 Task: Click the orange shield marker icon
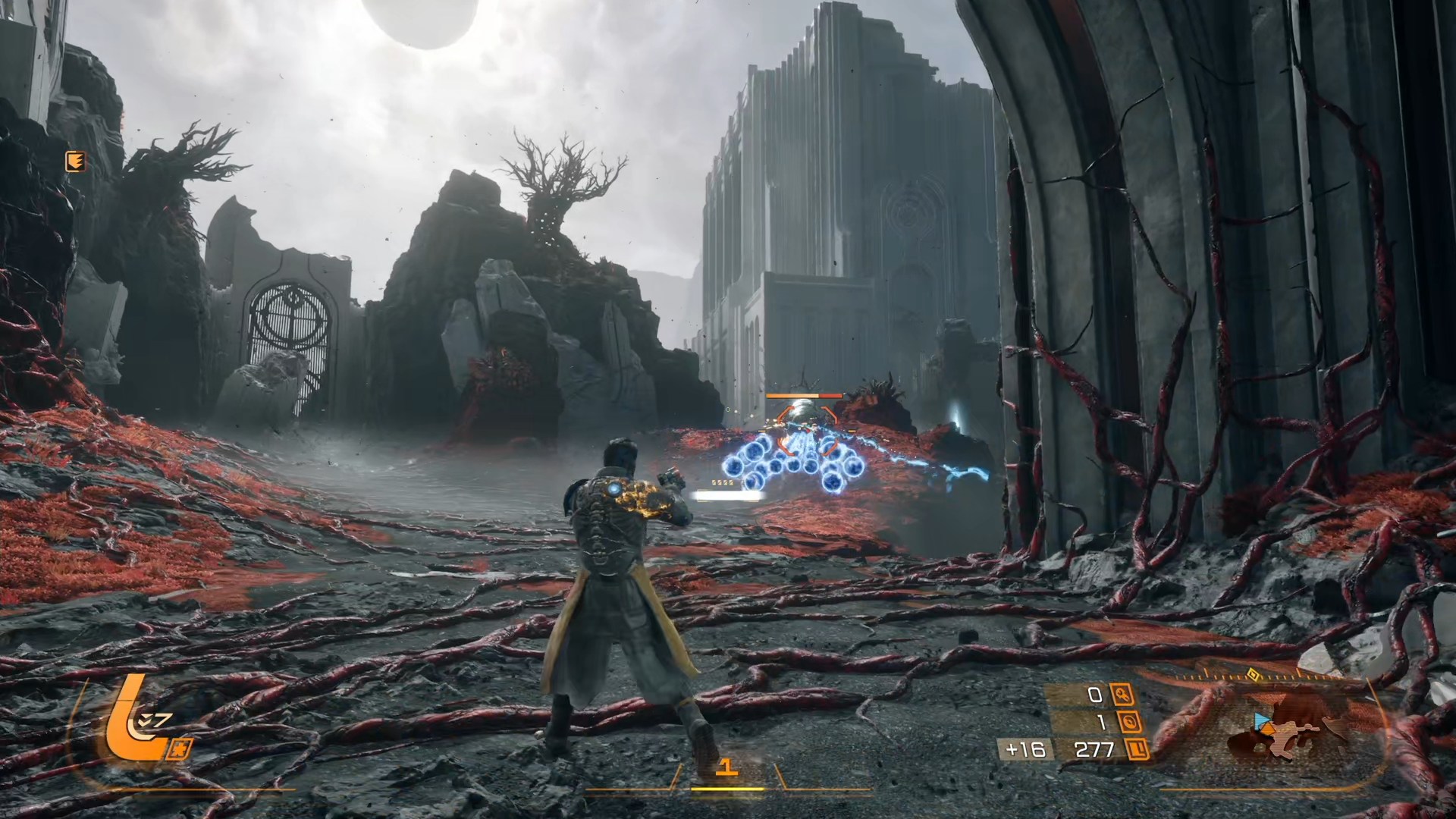pyautogui.click(x=75, y=161)
